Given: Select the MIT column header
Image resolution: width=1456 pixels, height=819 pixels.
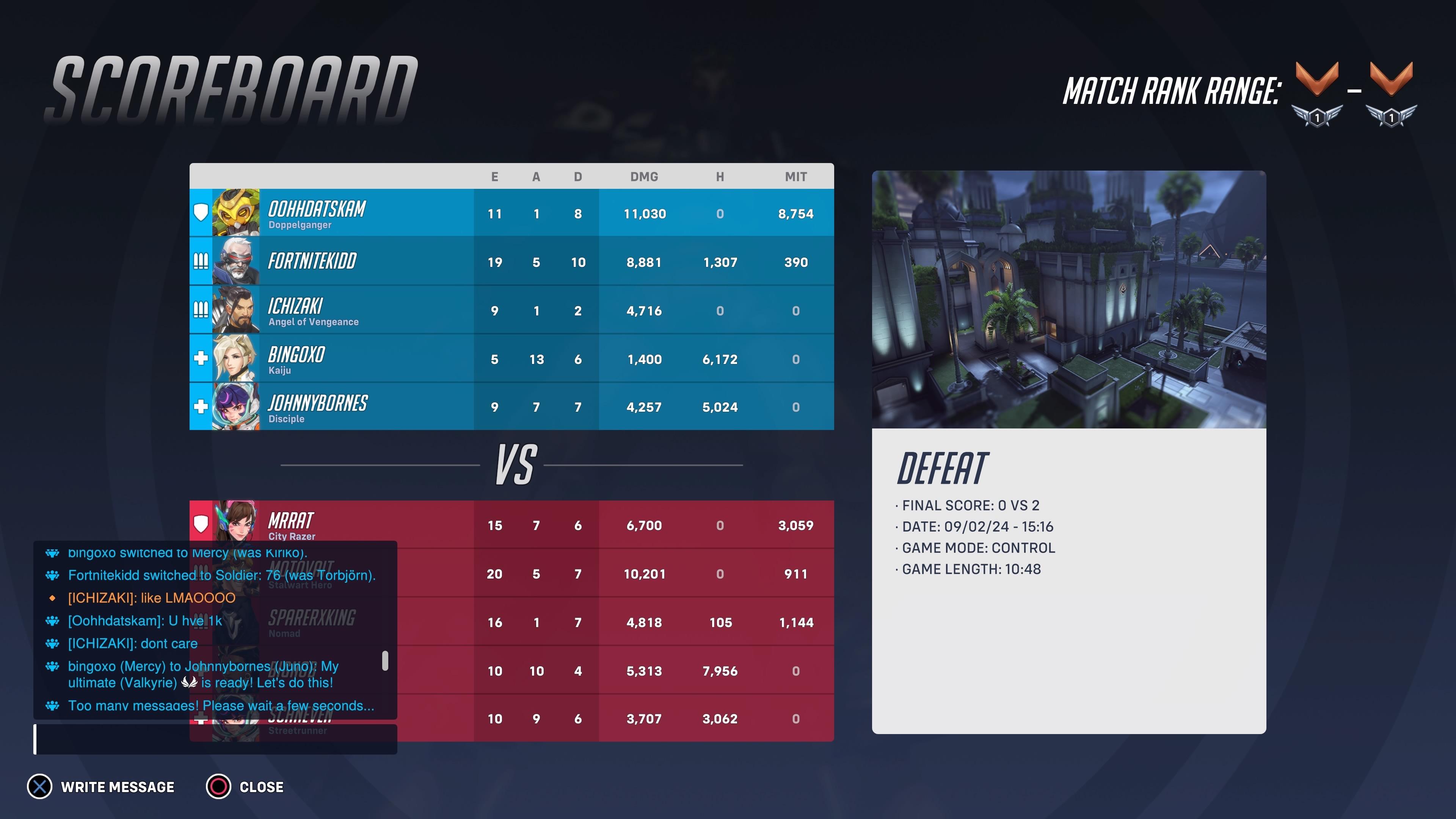Looking at the screenshot, I should [796, 176].
